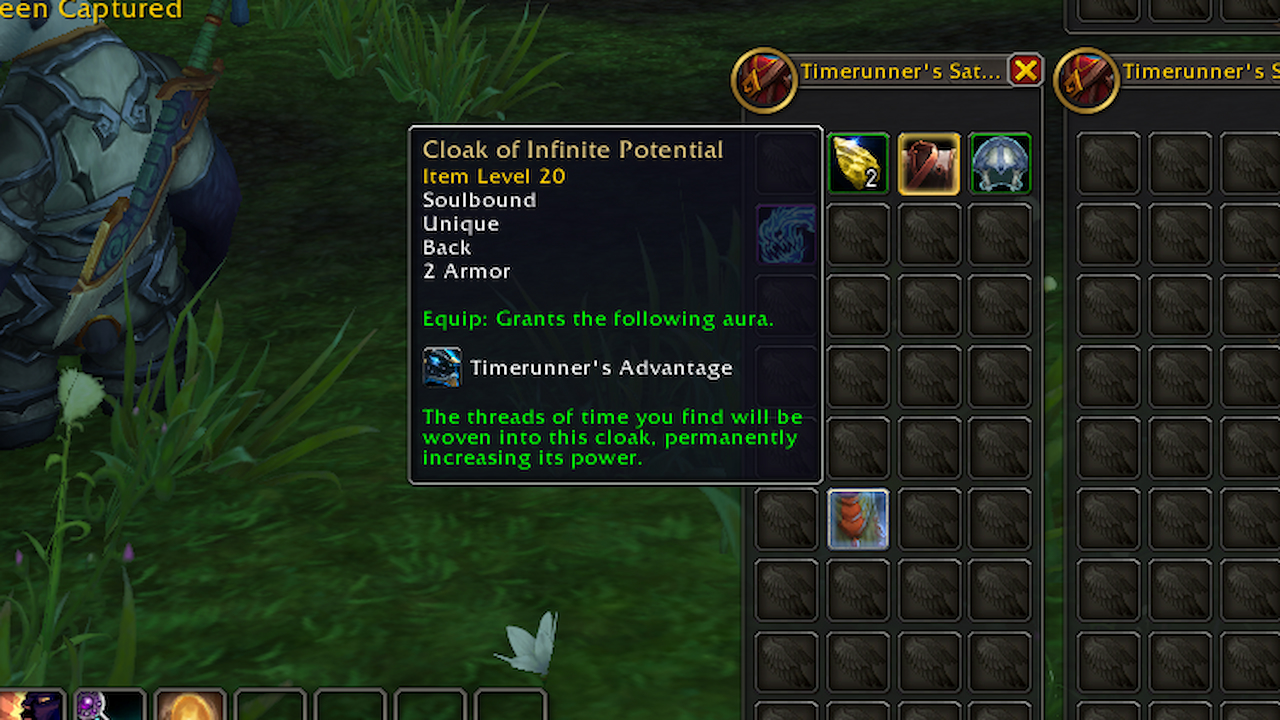Select the stack of 2 gold threads in satchel

click(x=857, y=163)
